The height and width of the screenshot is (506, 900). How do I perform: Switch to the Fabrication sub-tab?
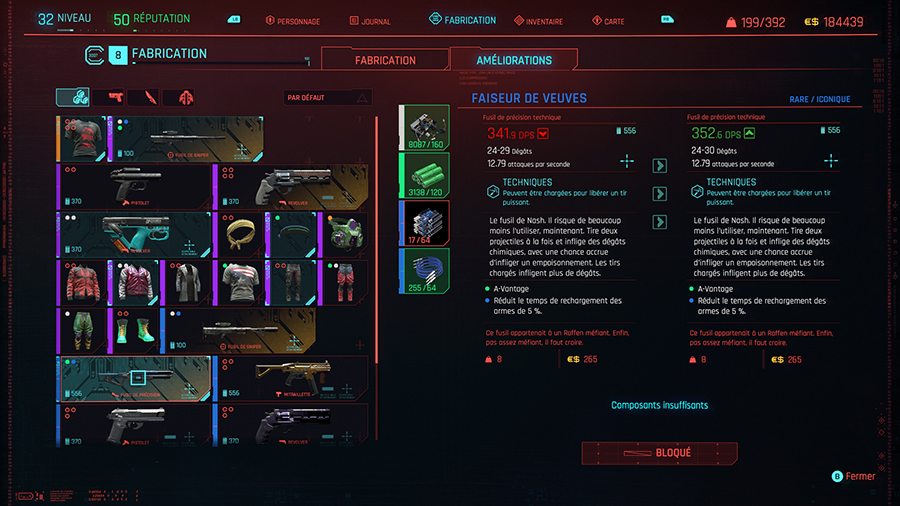coord(385,60)
